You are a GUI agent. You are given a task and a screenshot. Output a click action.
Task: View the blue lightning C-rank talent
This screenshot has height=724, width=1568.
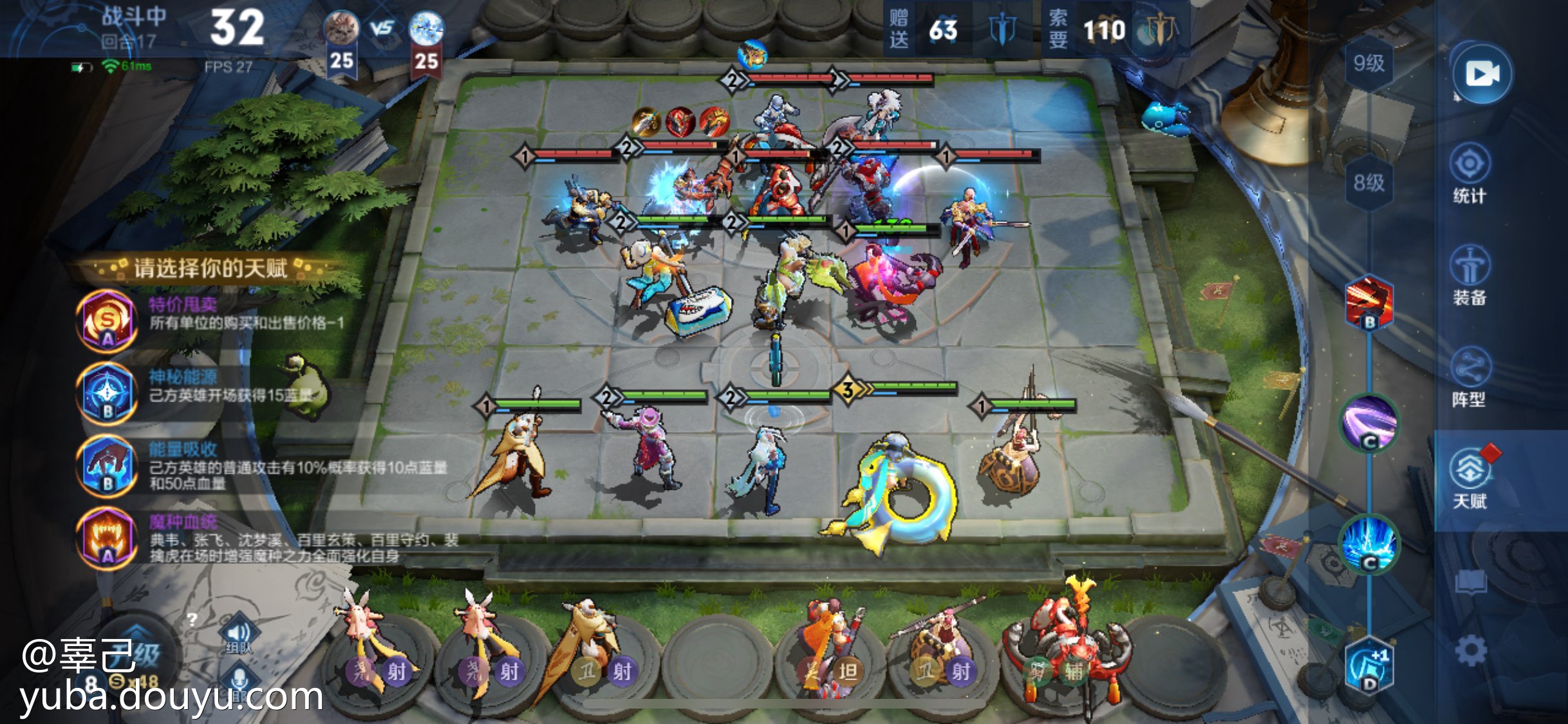pyautogui.click(x=1369, y=544)
